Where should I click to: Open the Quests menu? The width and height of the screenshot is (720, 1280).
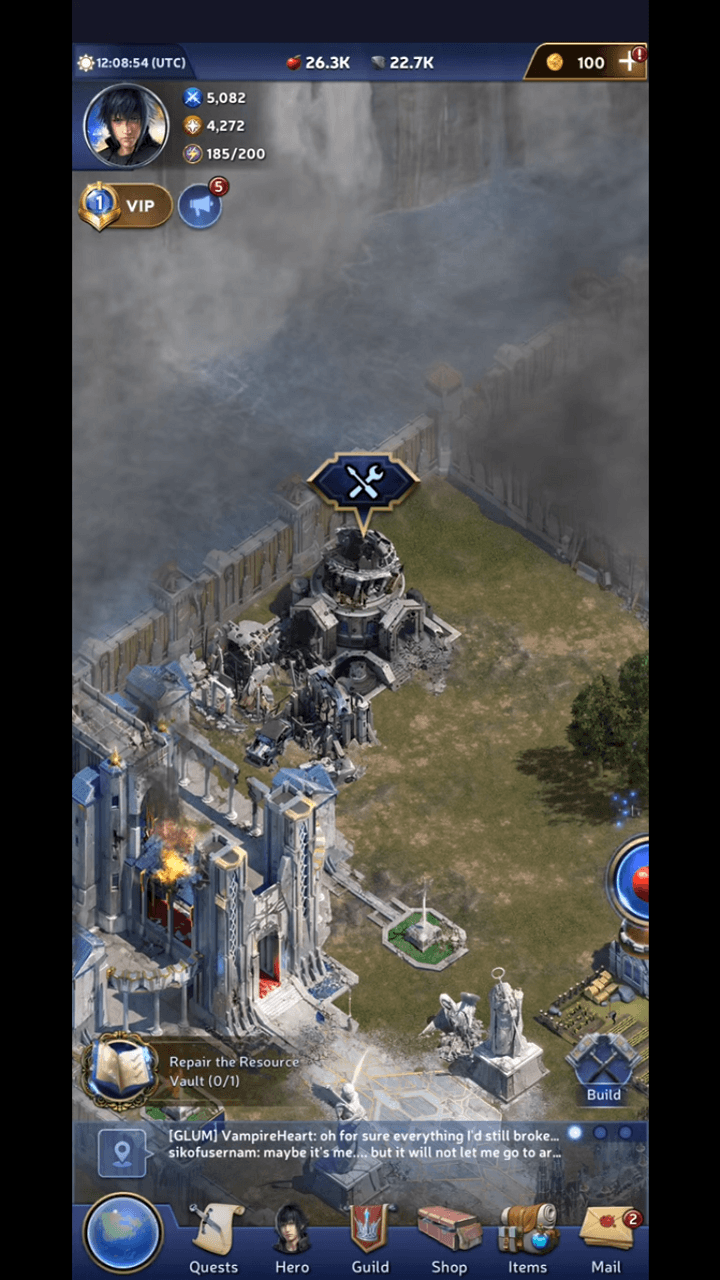tap(214, 1240)
